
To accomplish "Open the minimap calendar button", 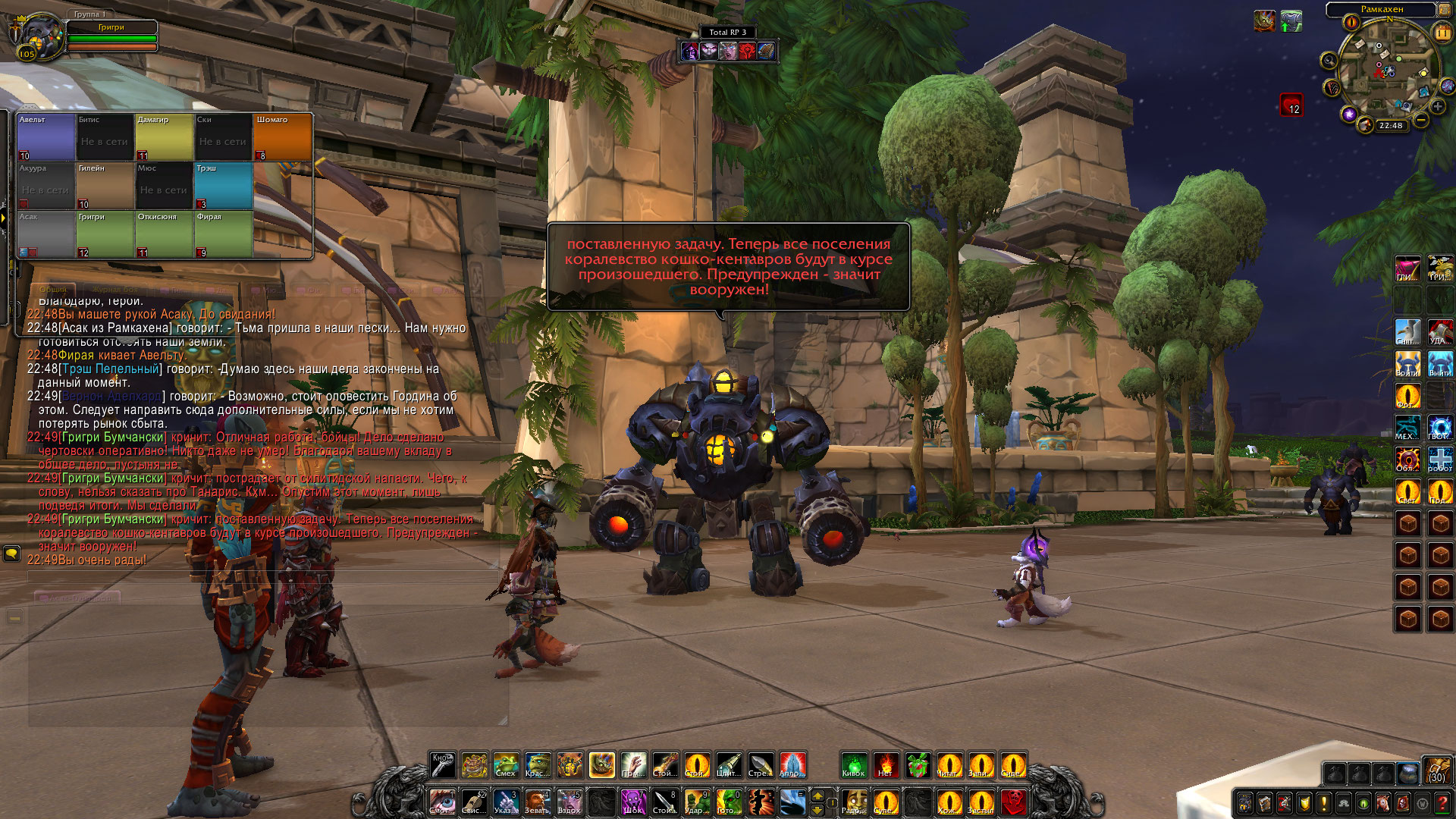I will 1442,32.
